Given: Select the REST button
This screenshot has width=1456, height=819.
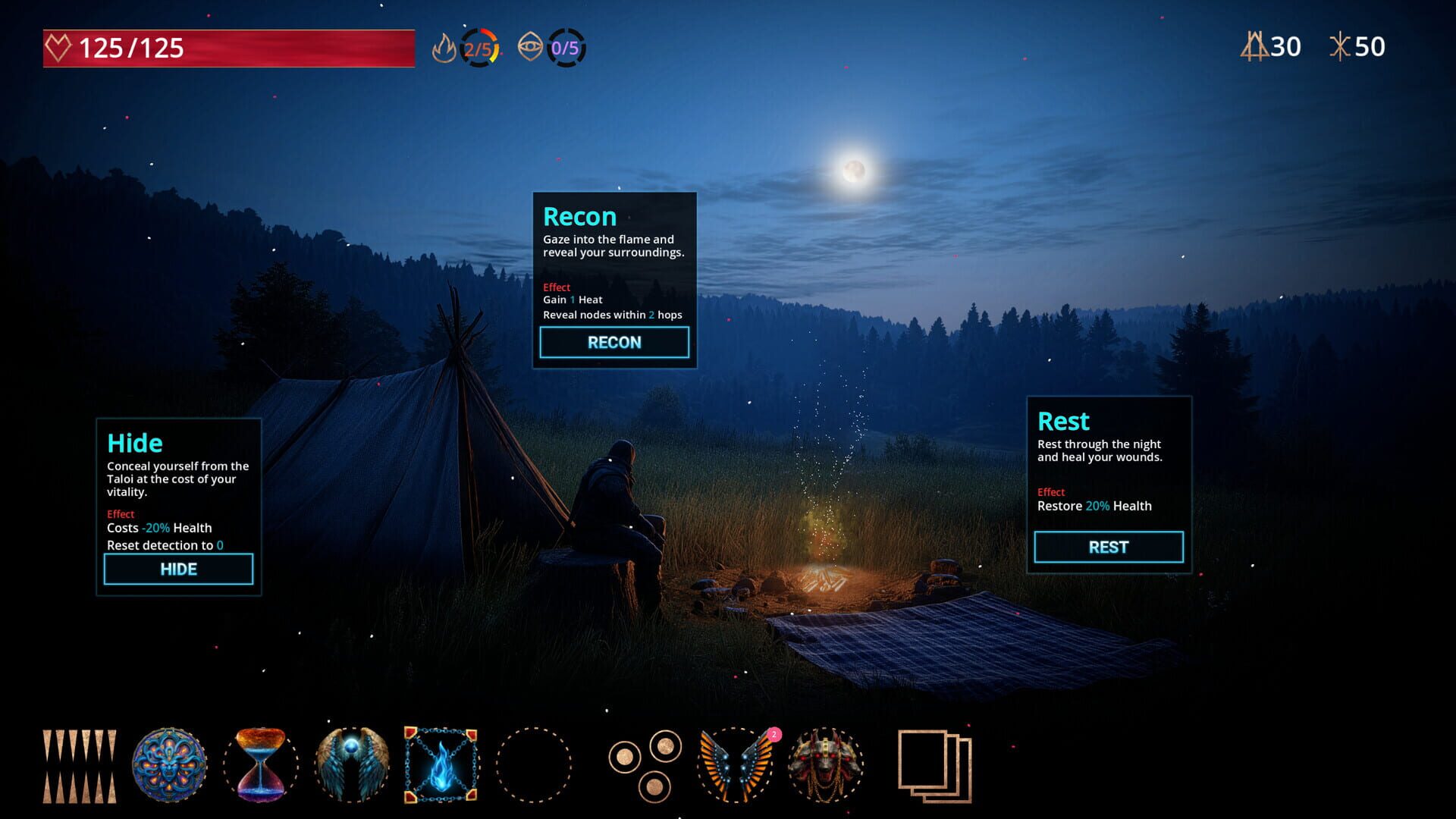Looking at the screenshot, I should pyautogui.click(x=1108, y=547).
